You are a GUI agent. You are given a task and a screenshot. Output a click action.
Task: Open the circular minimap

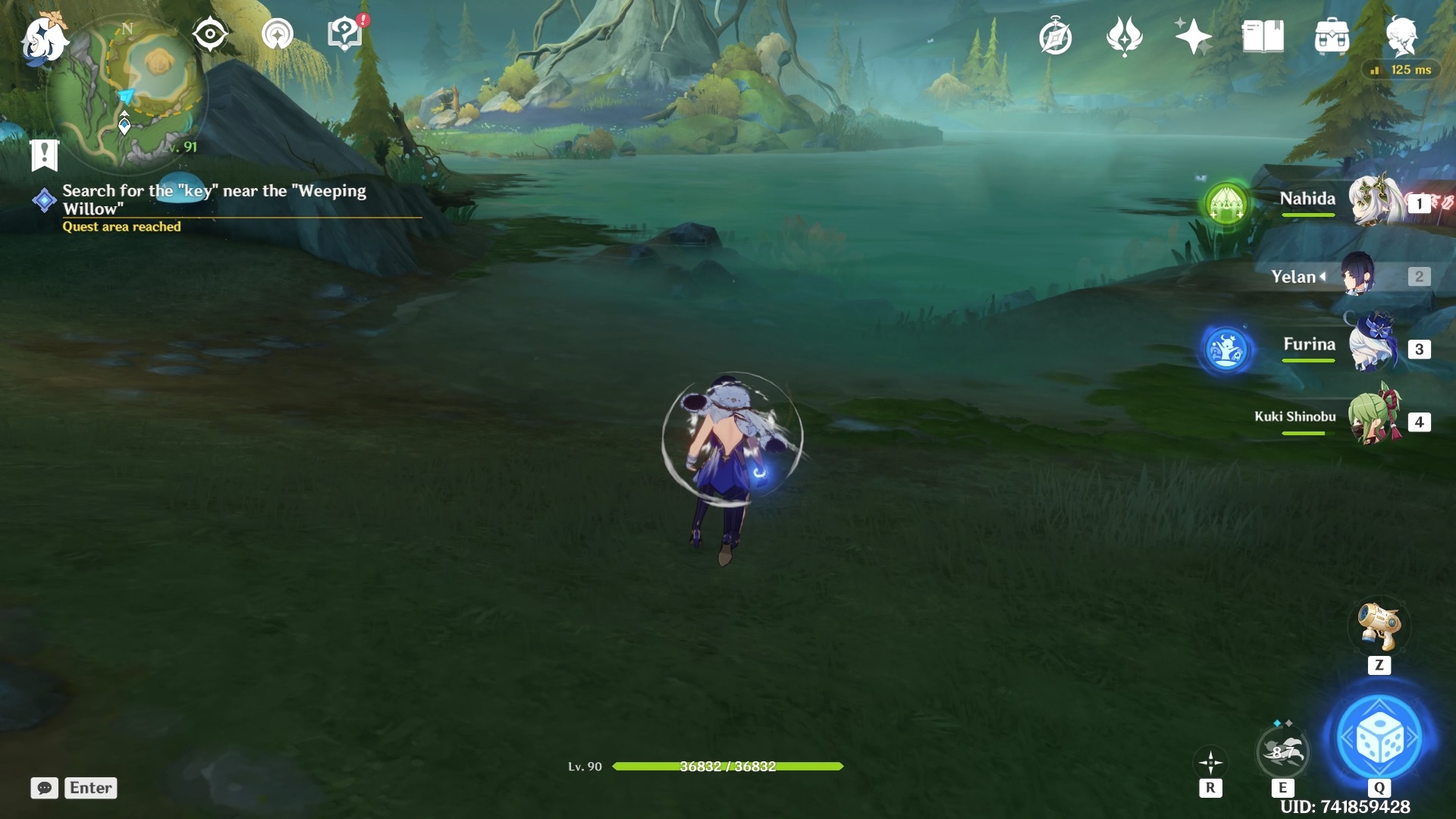[x=127, y=93]
